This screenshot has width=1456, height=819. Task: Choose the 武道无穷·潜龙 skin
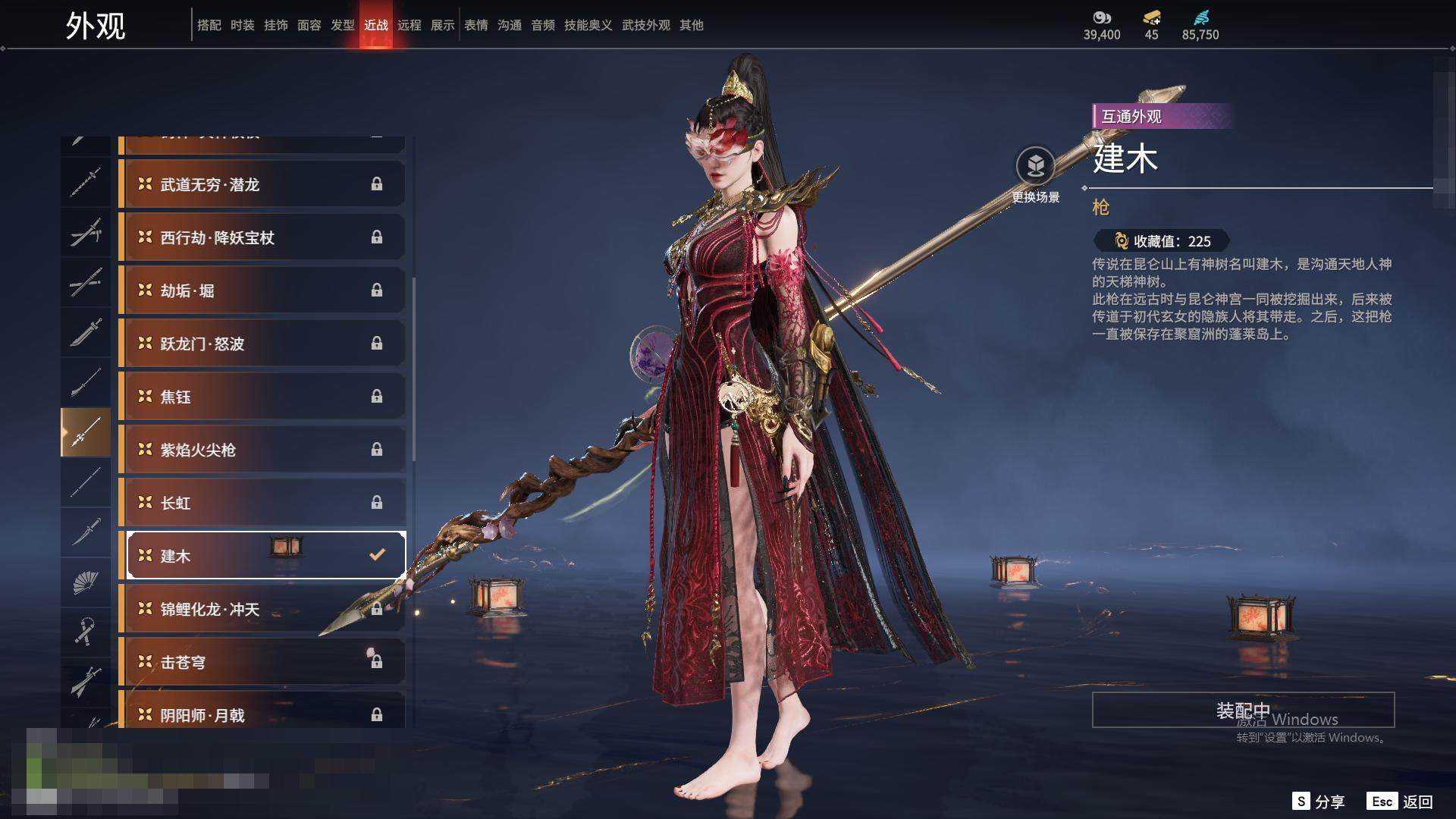click(x=262, y=184)
